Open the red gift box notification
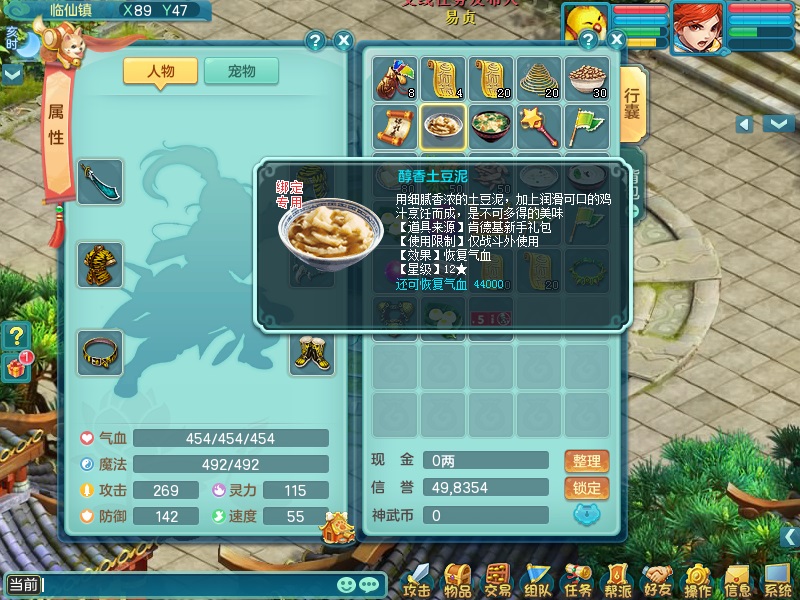Viewport: 800px width, 600px height. pyautogui.click(x=16, y=366)
